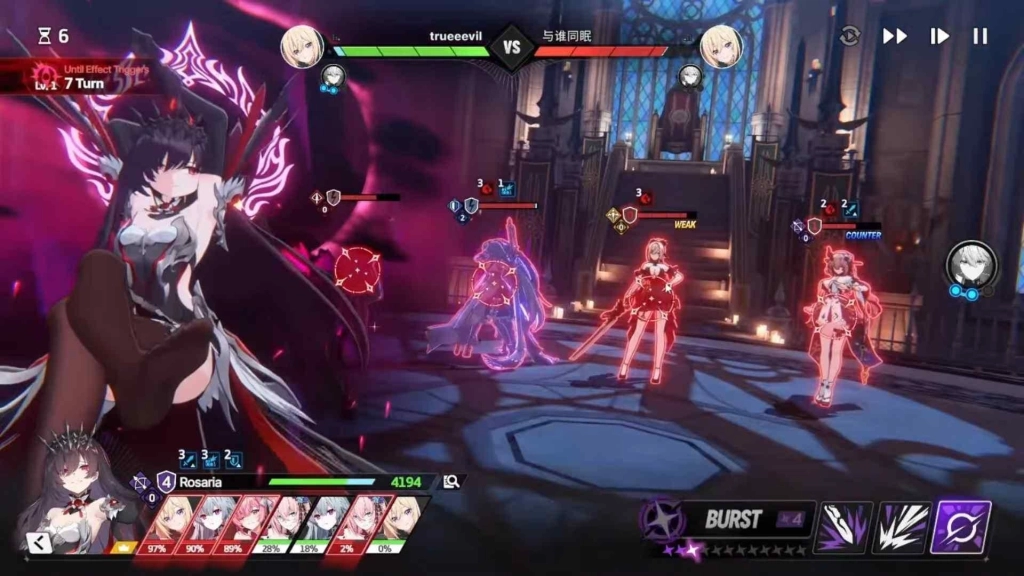Screen dimensions: 1024x576
Task: Open the silver-haired ally portrait circle
Action: click(971, 263)
